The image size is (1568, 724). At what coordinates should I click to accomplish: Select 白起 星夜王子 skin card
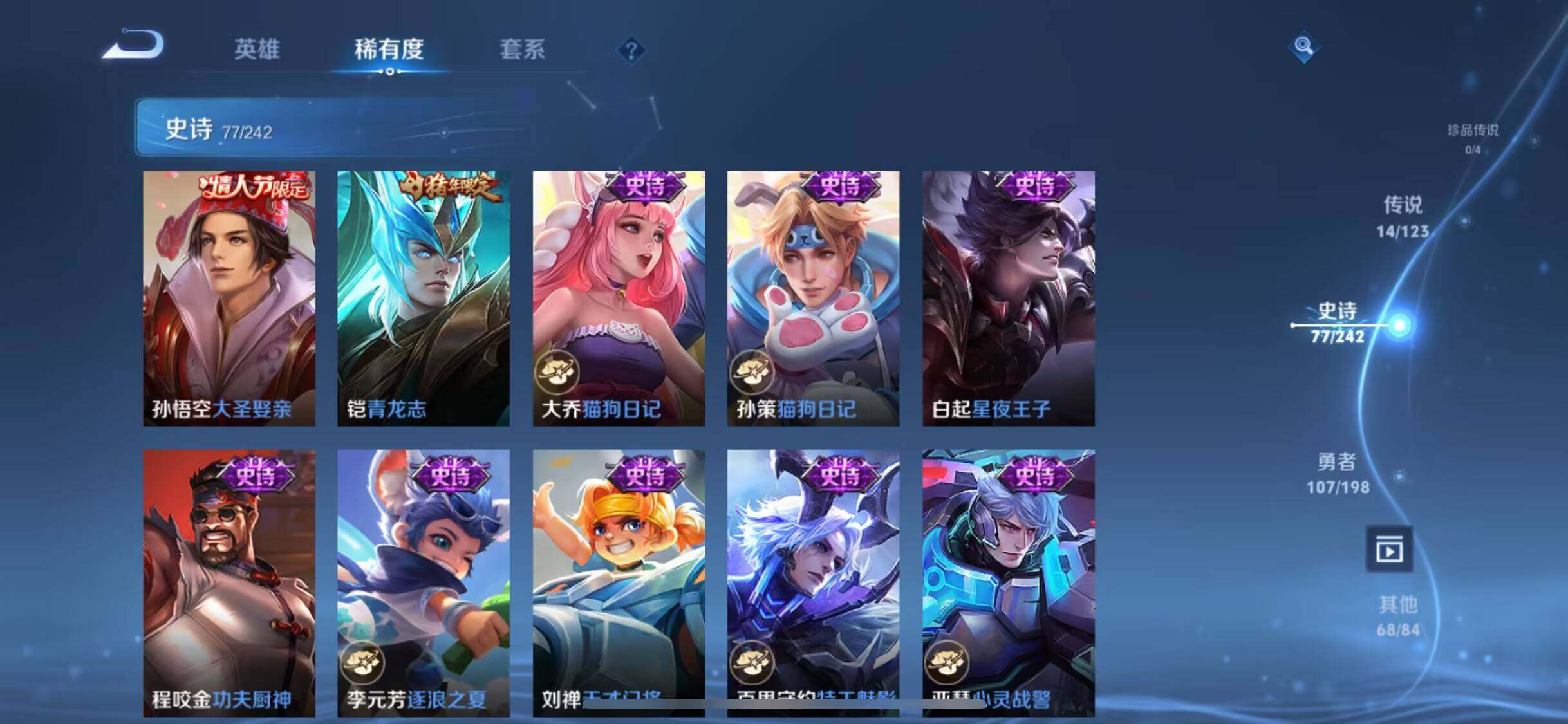point(1008,298)
